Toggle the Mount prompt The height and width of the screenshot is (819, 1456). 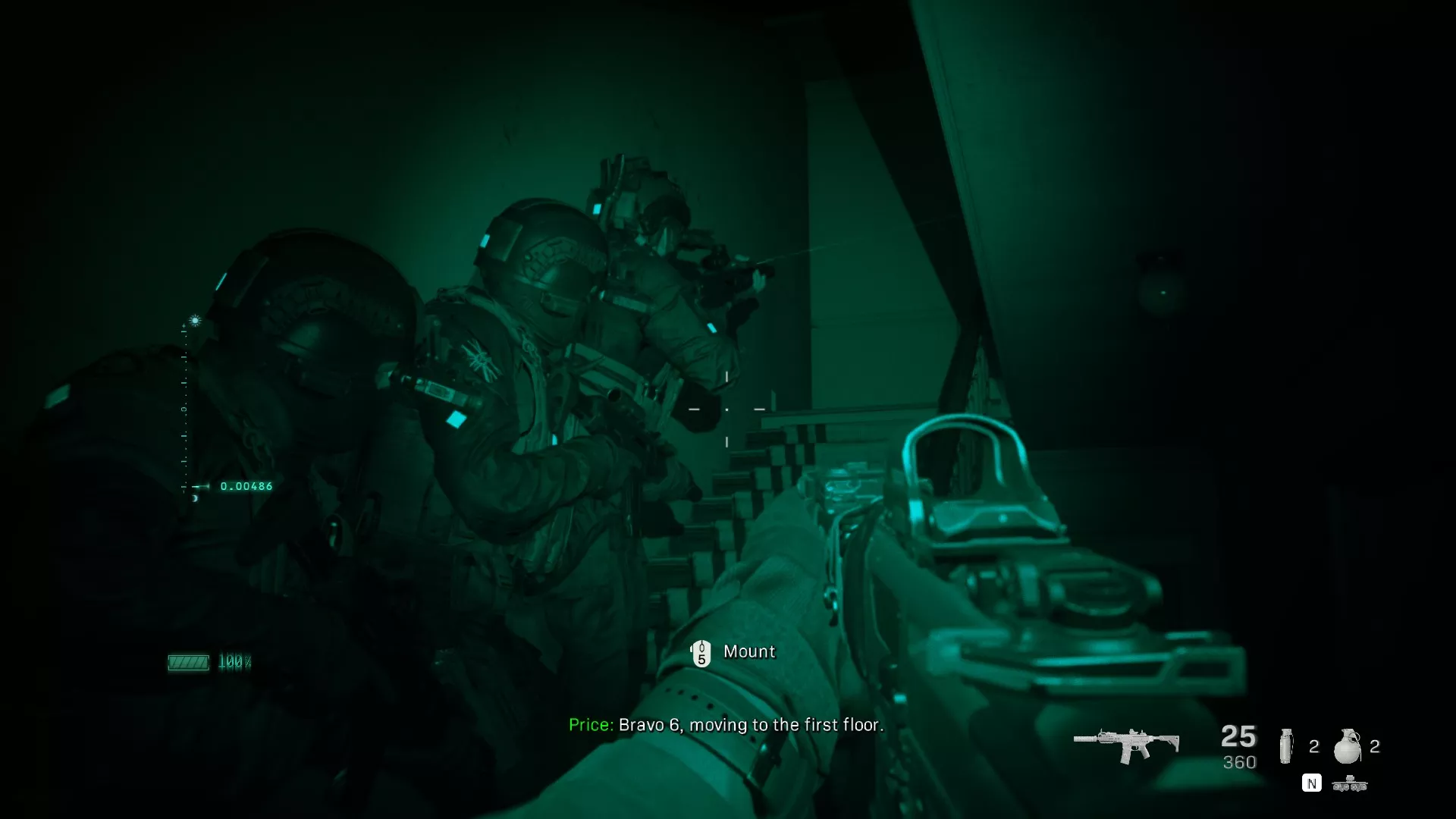[750, 651]
